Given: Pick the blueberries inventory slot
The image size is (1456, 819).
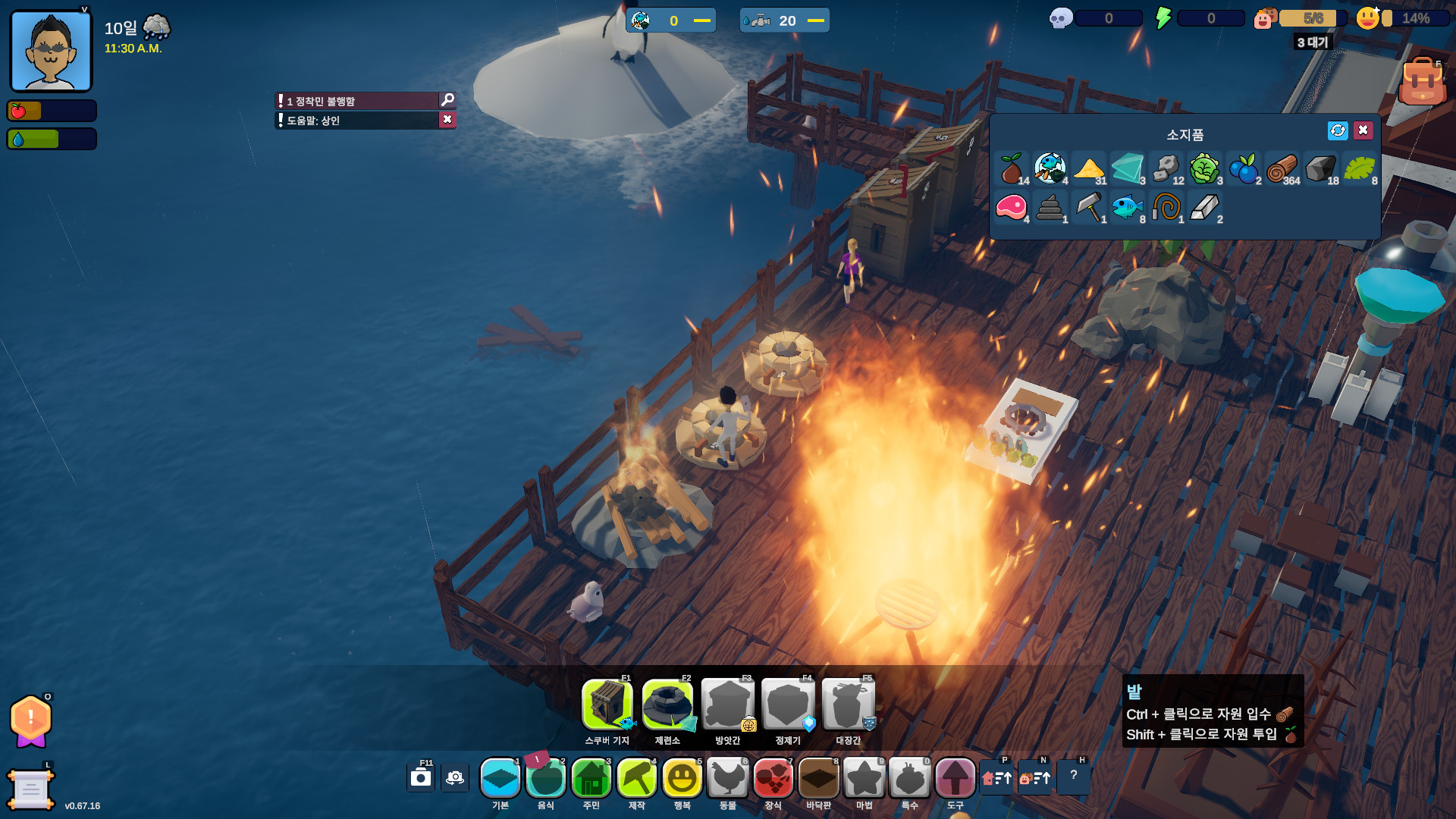Looking at the screenshot, I should click(1244, 168).
